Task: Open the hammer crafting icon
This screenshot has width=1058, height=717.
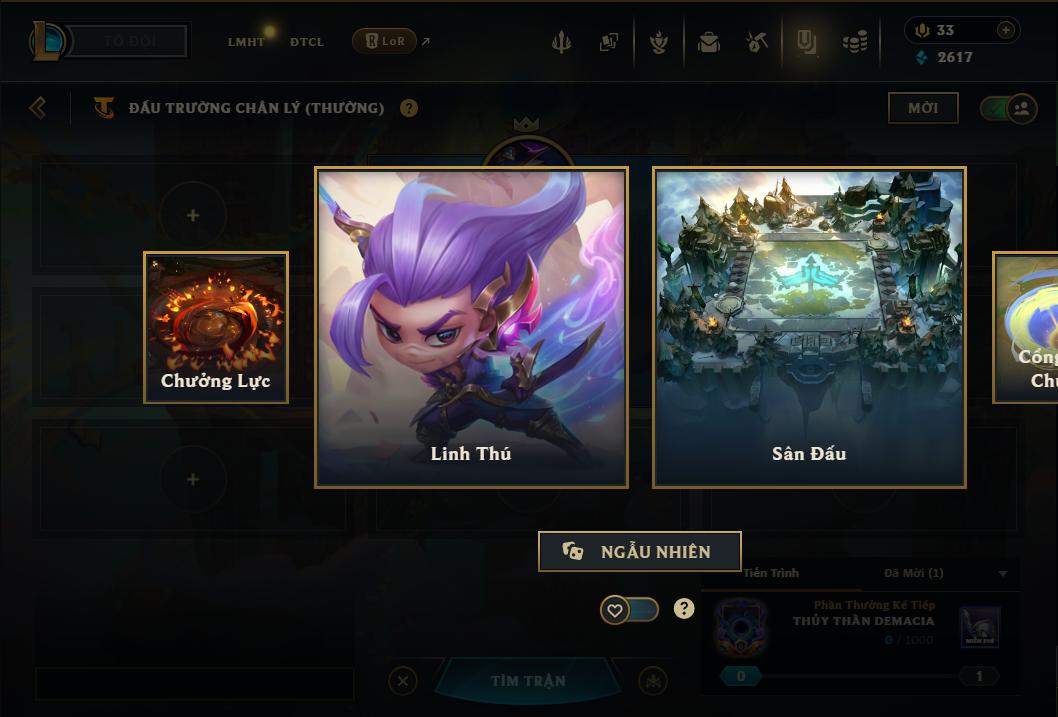Action: click(757, 42)
